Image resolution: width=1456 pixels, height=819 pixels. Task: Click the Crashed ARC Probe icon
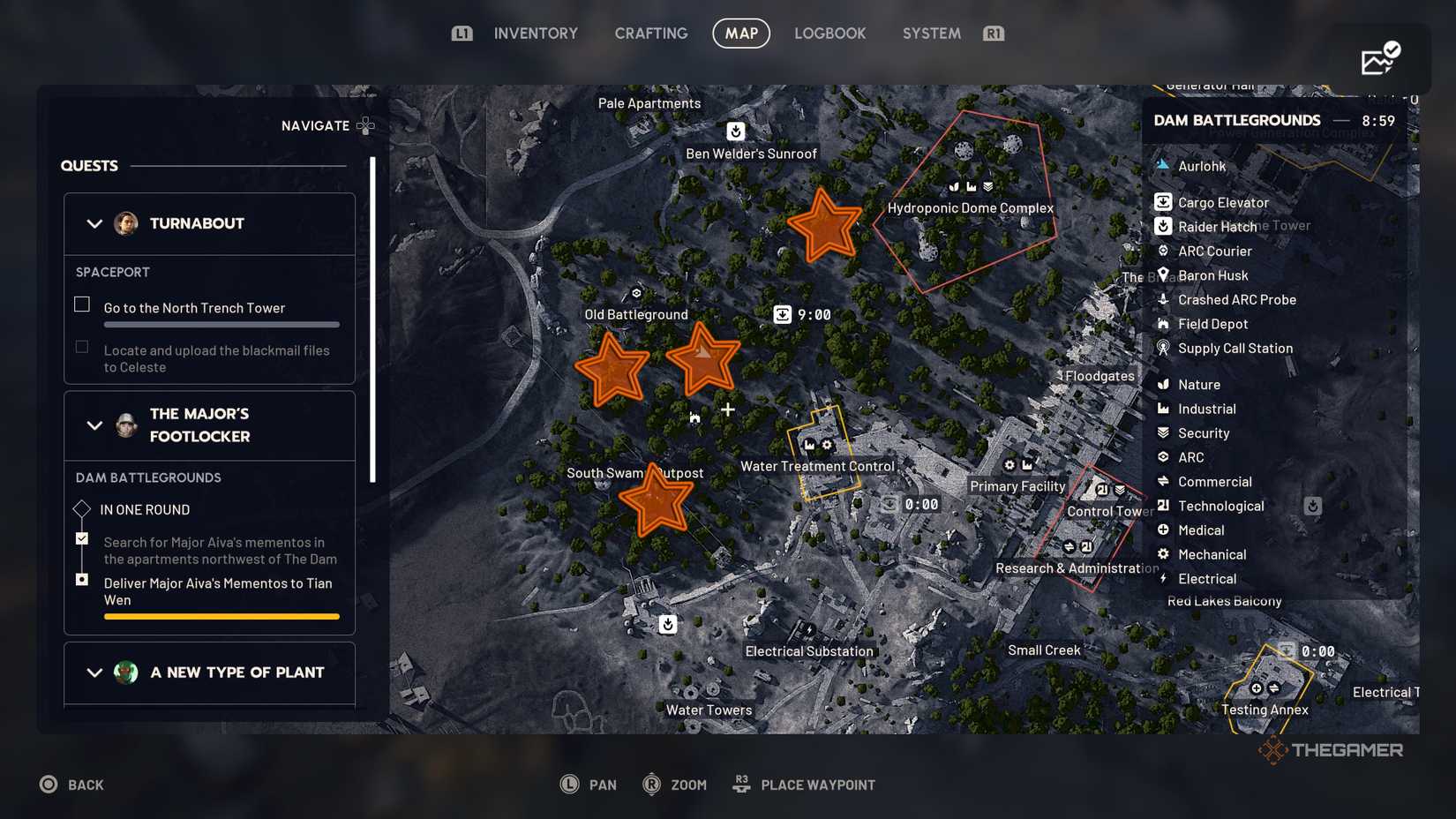point(1164,300)
